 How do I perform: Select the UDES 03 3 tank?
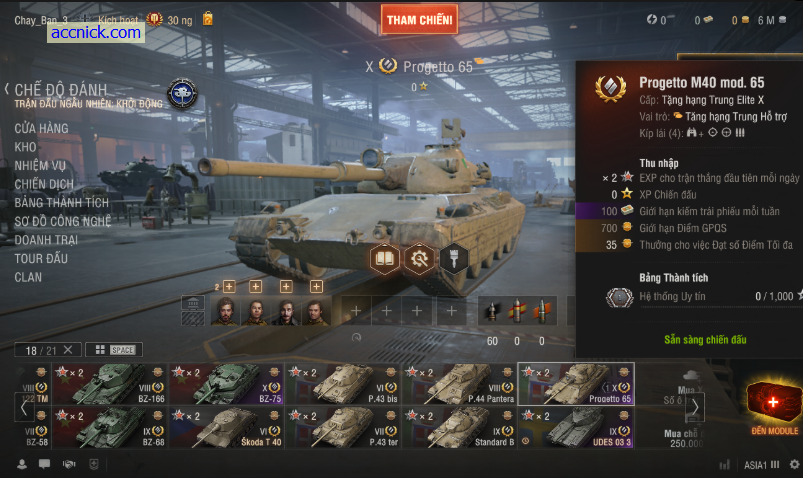click(x=576, y=427)
